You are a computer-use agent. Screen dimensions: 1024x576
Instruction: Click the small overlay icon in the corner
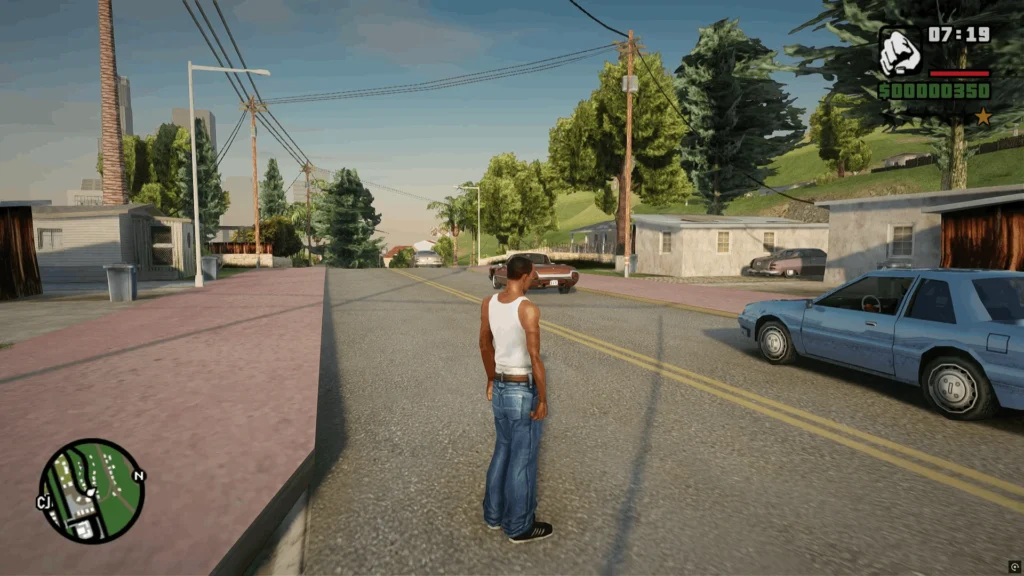(x=1014, y=567)
